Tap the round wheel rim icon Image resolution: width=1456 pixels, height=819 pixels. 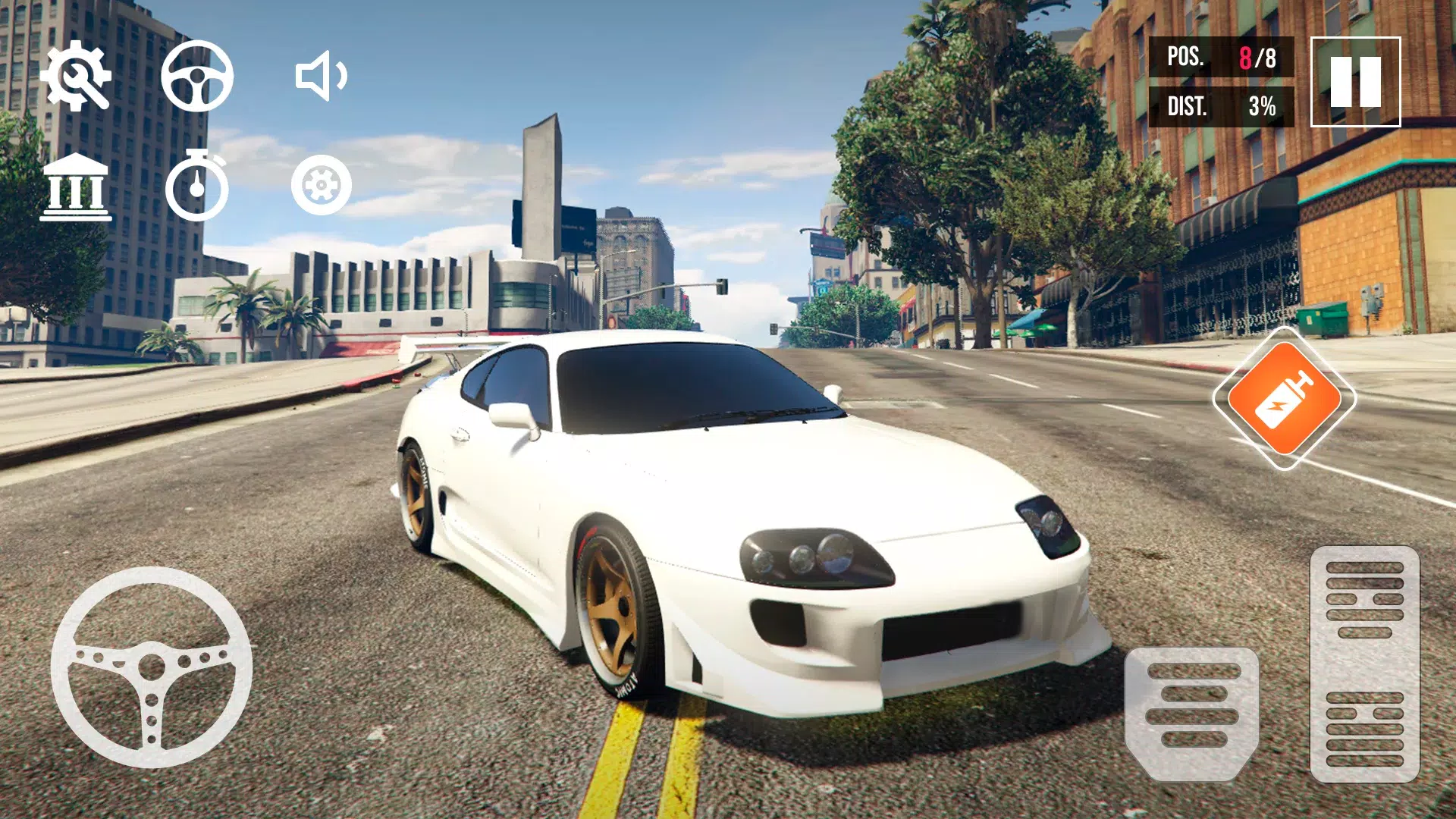pyautogui.click(x=322, y=186)
